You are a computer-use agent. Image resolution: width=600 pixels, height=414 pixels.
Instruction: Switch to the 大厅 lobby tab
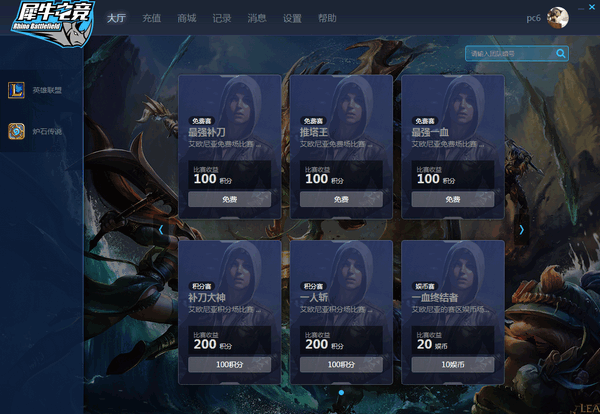point(116,18)
